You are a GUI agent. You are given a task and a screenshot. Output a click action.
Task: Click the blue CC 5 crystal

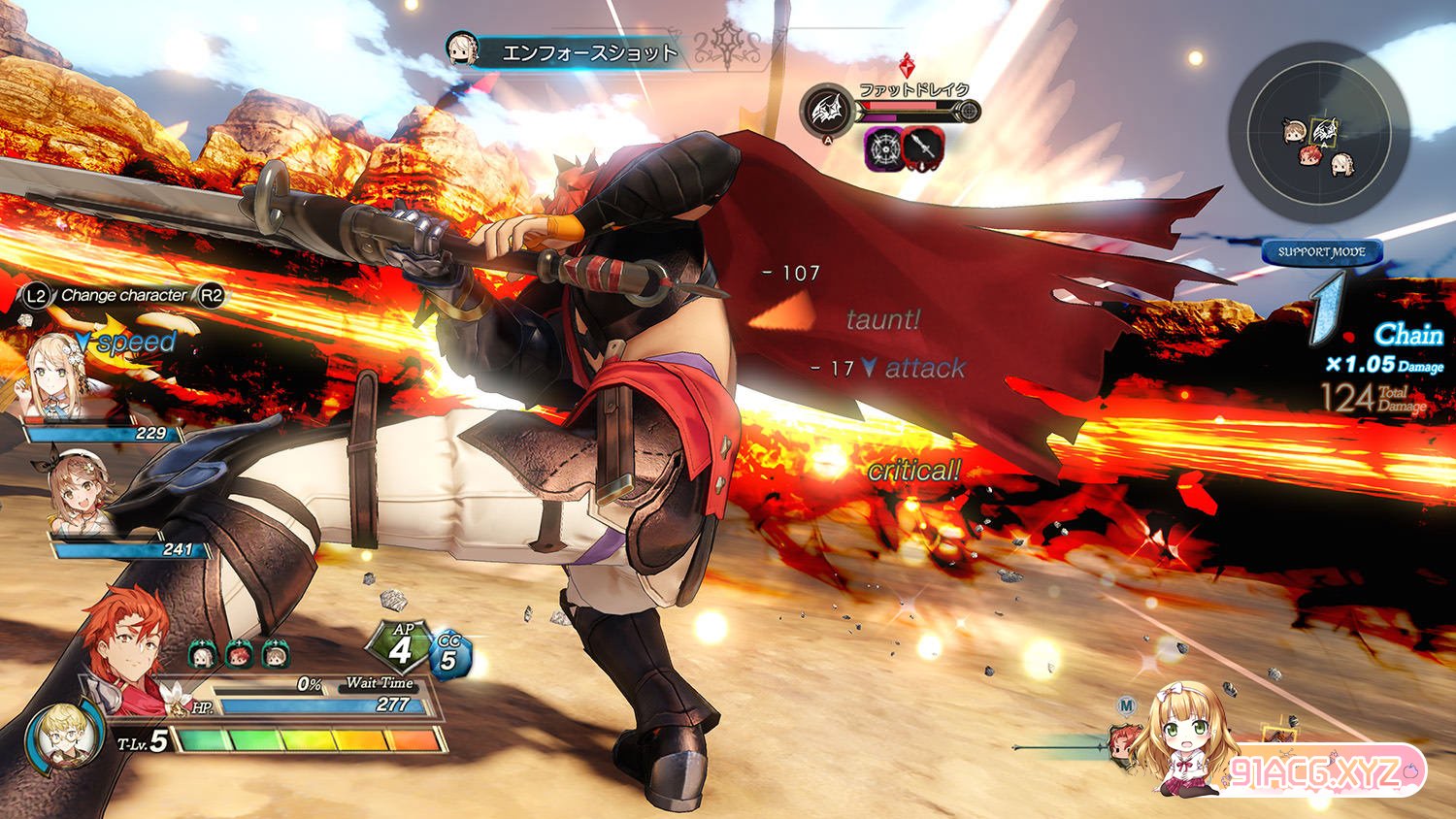pyautogui.click(x=448, y=655)
